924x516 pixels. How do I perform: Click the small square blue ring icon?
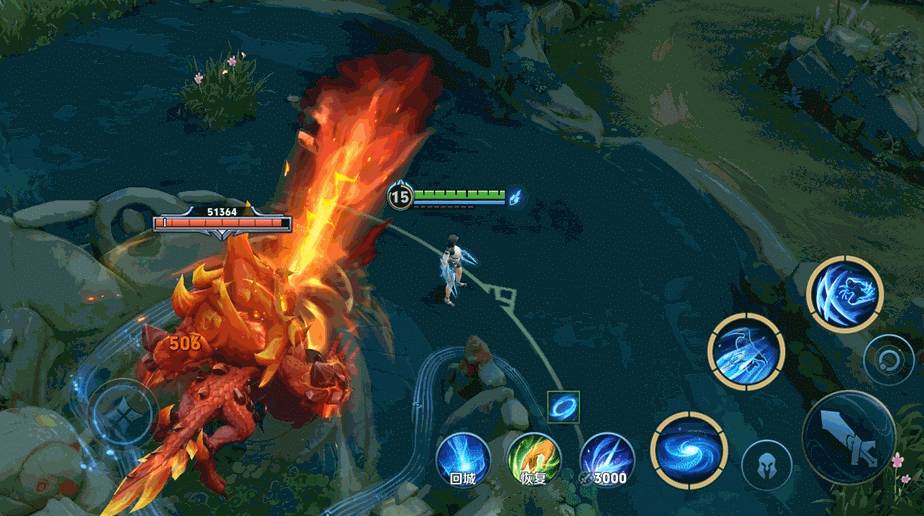coord(564,407)
